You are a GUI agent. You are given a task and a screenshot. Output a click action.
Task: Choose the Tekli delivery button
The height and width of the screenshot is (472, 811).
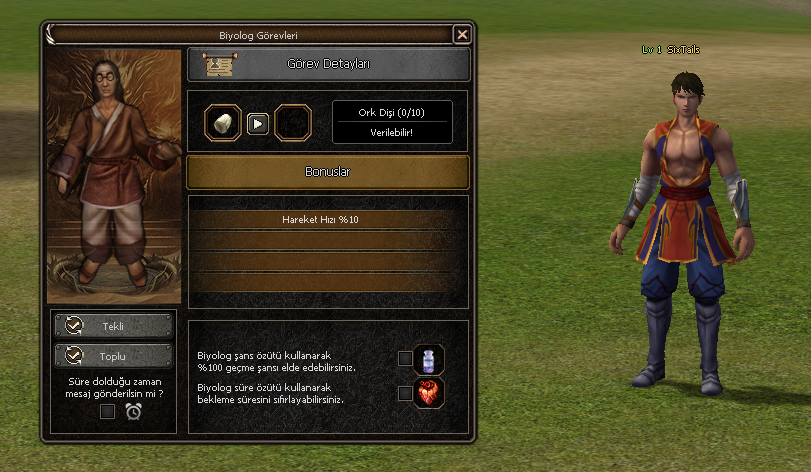pyautogui.click(x=113, y=326)
